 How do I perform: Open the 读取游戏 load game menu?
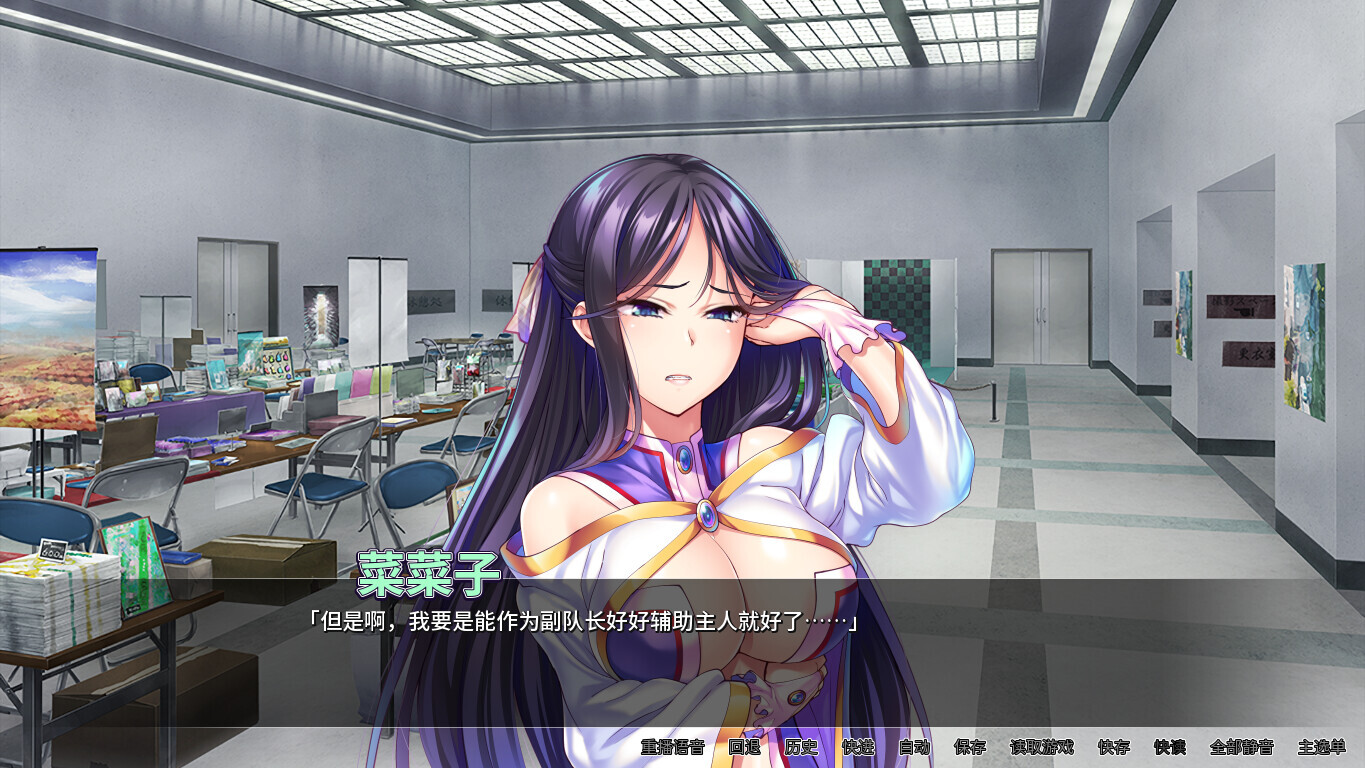(1041, 747)
